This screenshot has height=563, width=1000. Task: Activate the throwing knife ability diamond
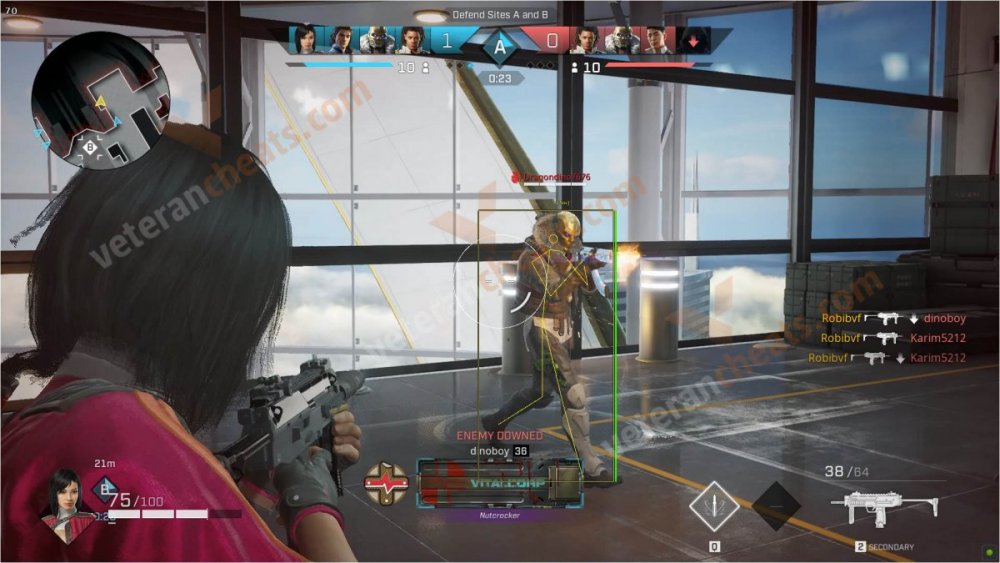coord(714,506)
